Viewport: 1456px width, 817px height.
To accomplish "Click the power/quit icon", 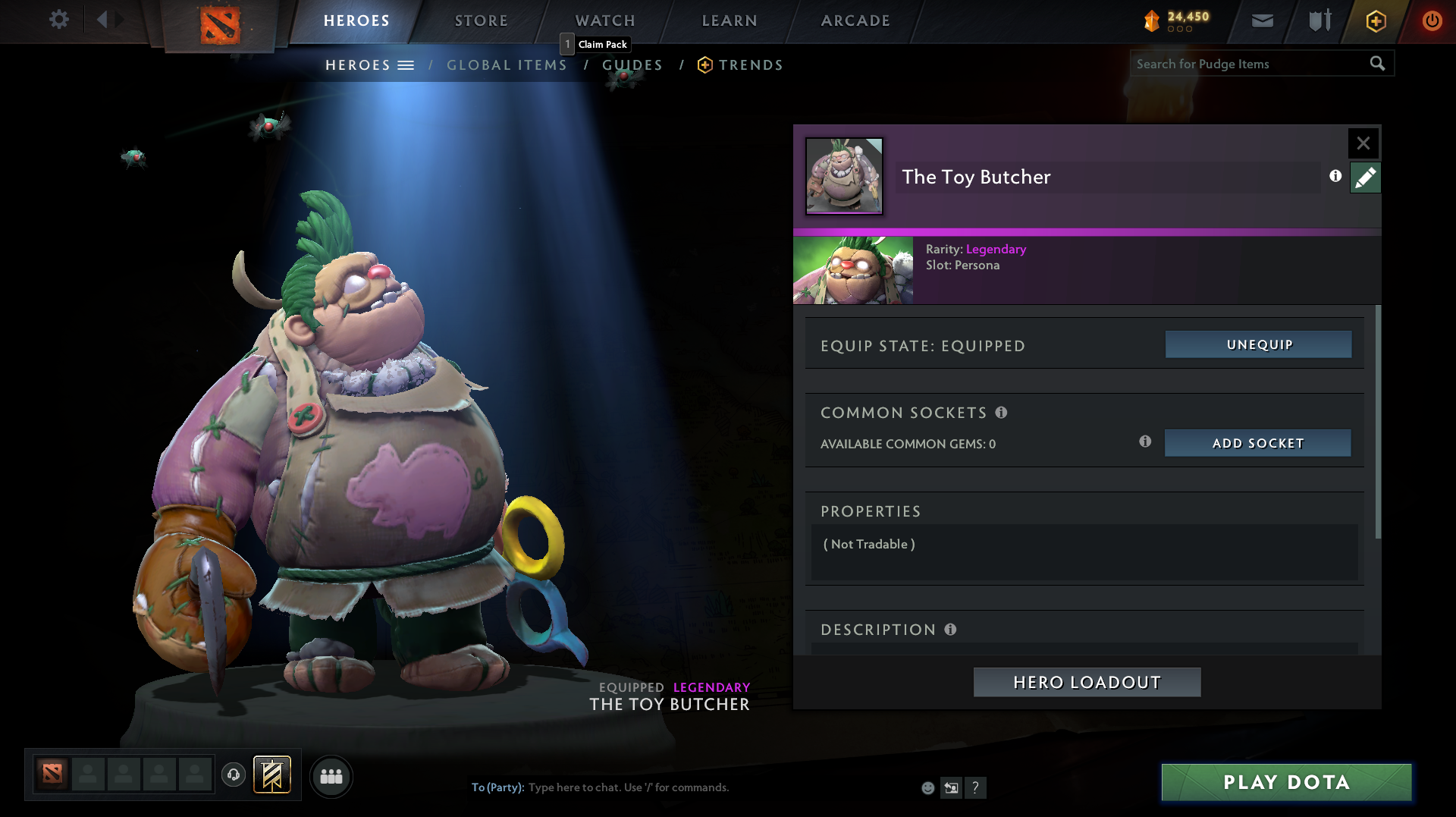I will [x=1432, y=20].
